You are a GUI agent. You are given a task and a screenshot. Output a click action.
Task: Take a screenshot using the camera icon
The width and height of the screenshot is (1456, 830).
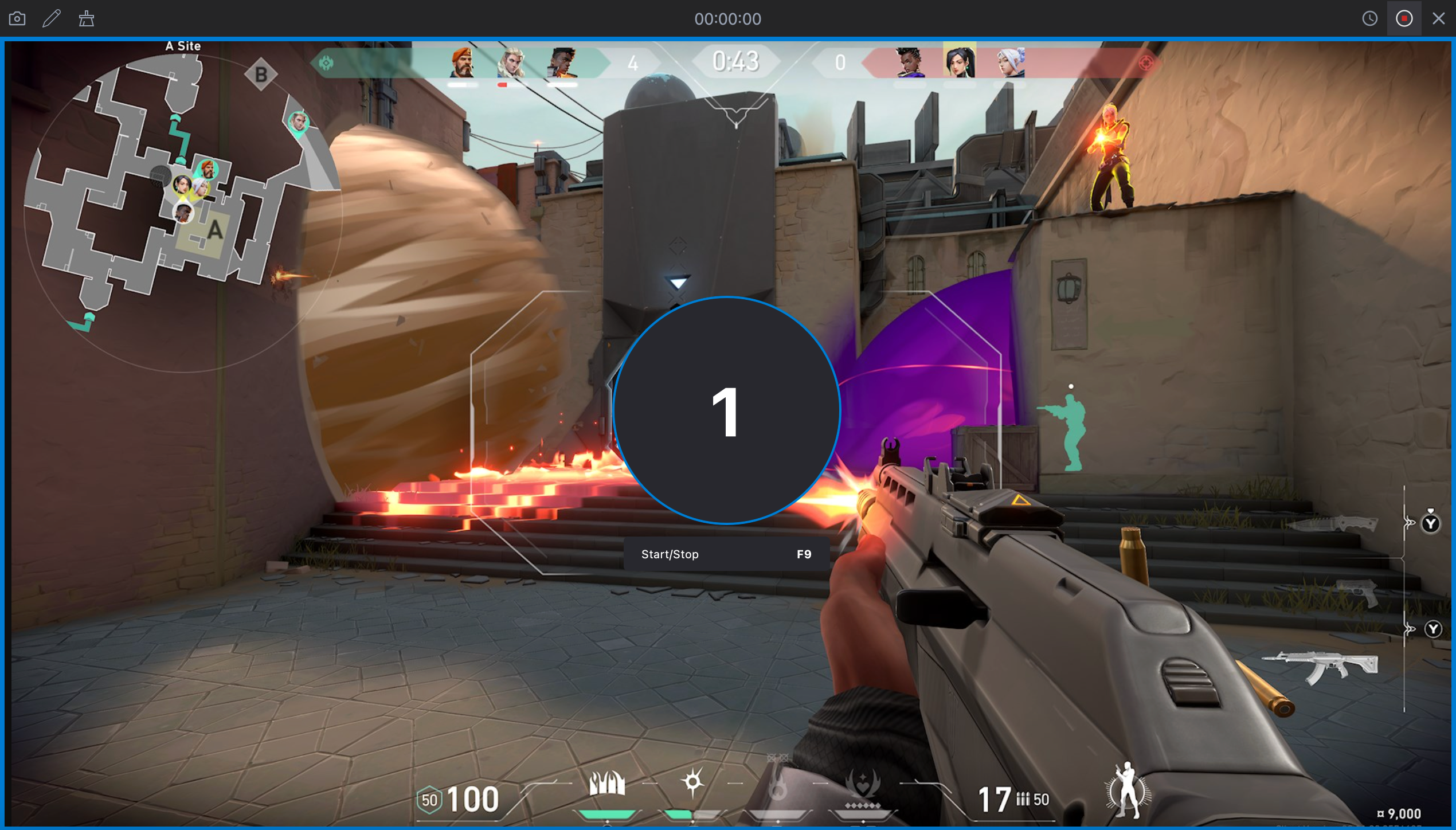pyautogui.click(x=17, y=18)
